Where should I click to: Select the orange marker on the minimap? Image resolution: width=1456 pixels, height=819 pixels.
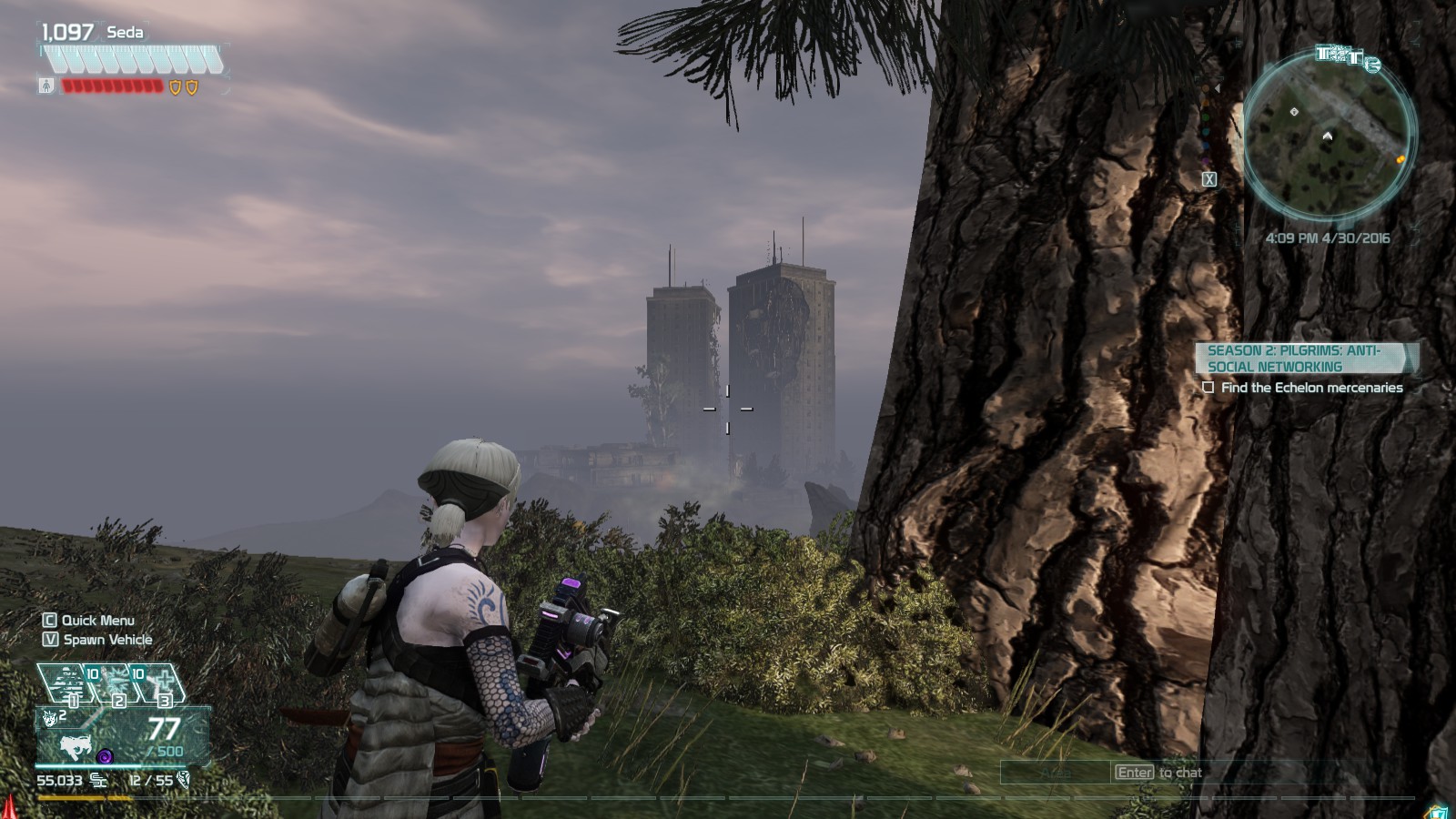[1400, 159]
